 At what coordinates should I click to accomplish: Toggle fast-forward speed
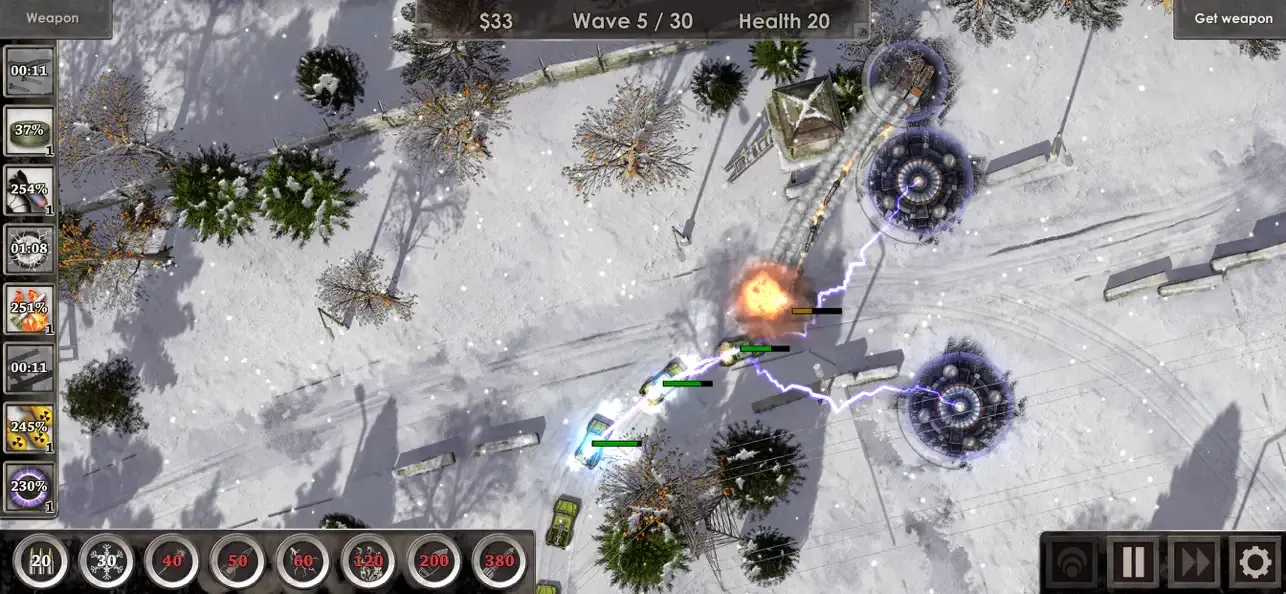[1194, 562]
